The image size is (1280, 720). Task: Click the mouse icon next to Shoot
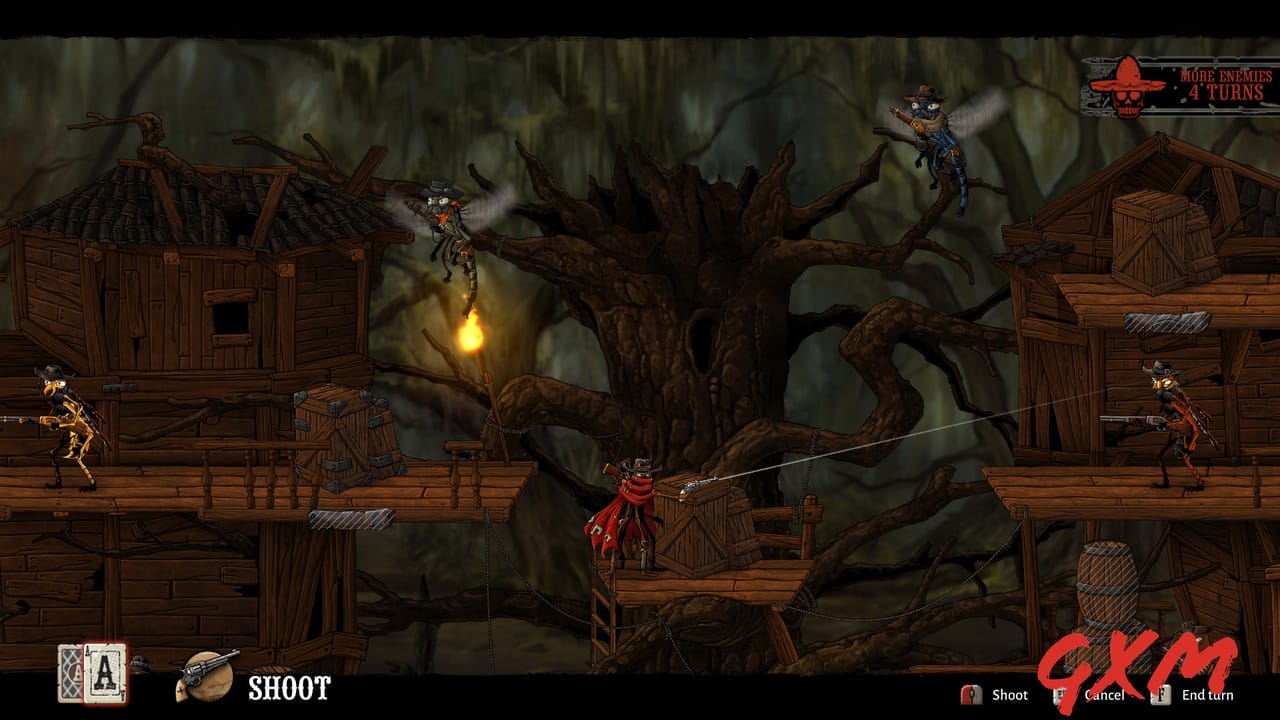tap(972, 694)
